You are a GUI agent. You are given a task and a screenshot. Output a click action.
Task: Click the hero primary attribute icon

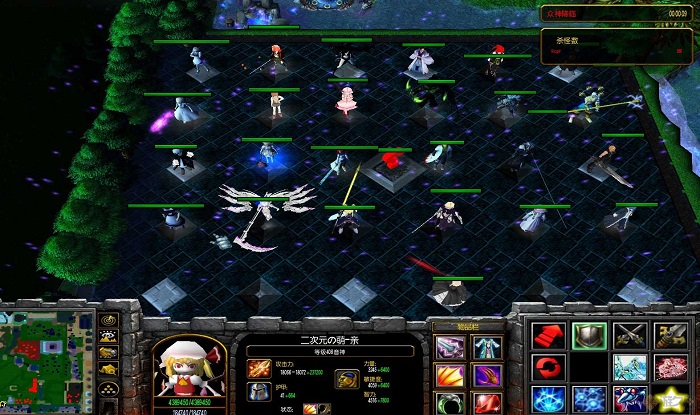348,378
